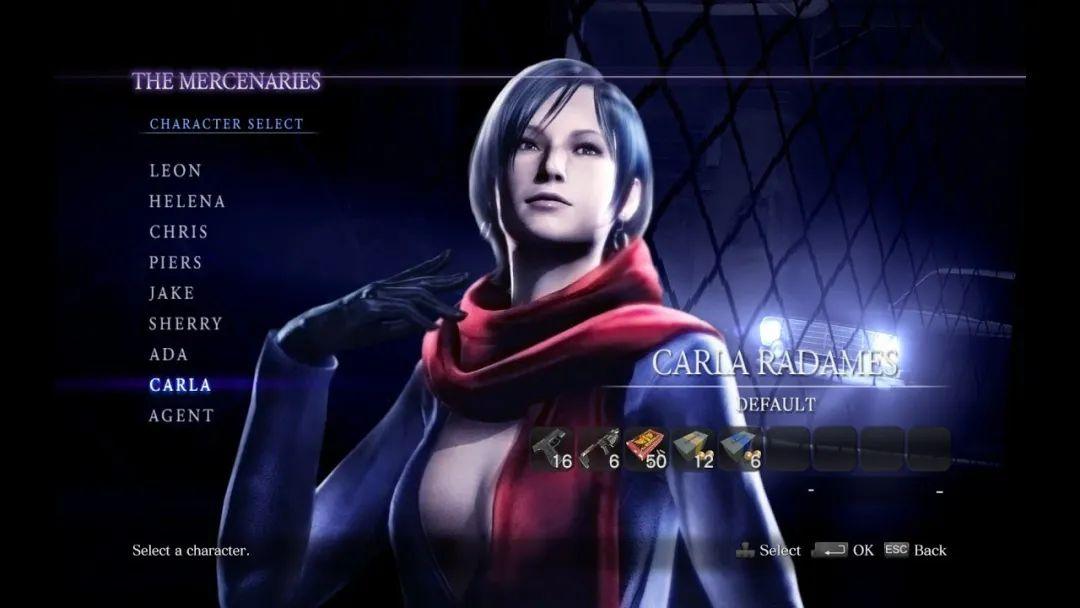Click the highlighted Carla entry
Screen dimensions: 1080x608
click(x=180, y=385)
